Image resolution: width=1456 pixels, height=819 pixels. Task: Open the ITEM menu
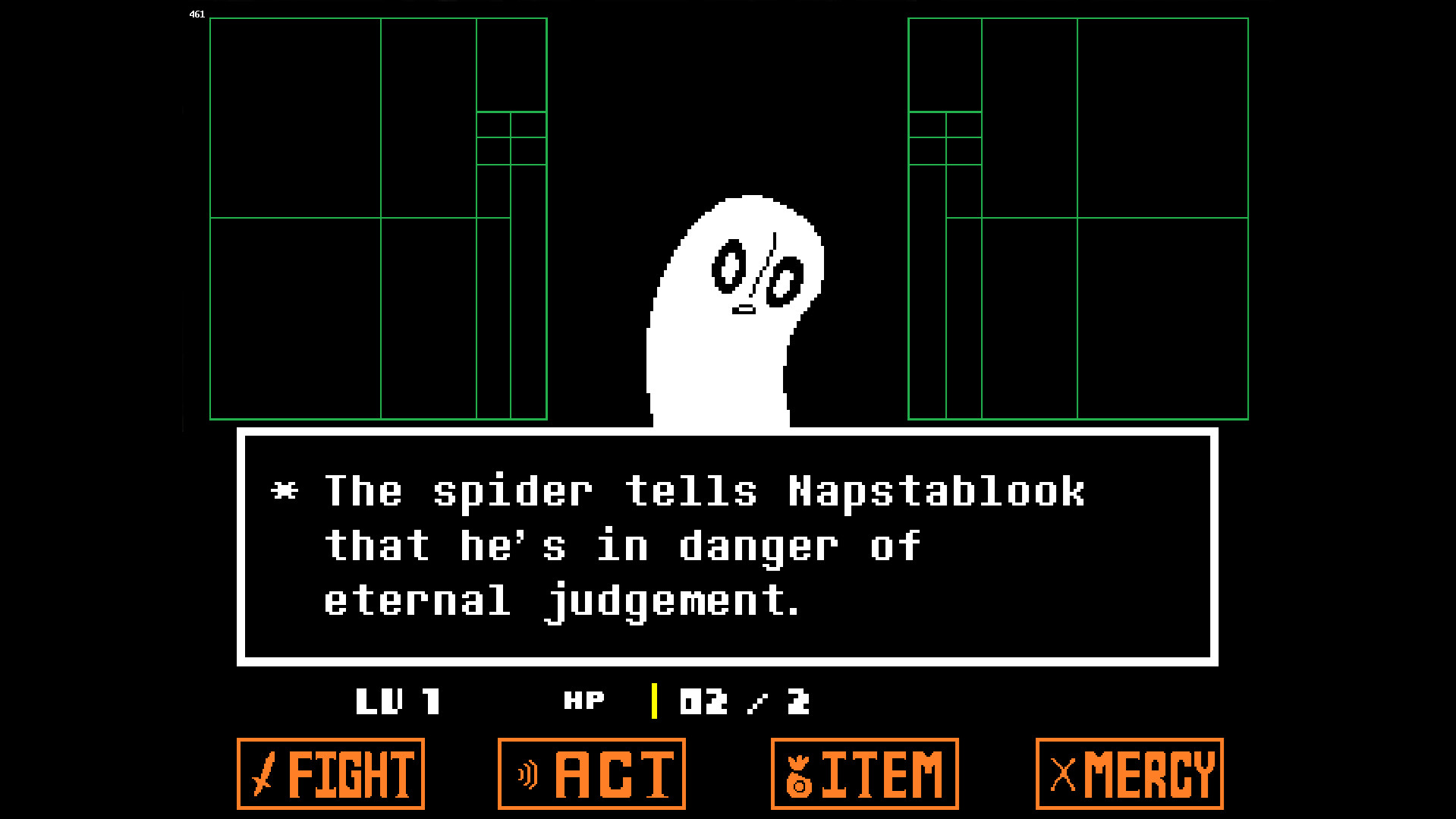point(864,775)
